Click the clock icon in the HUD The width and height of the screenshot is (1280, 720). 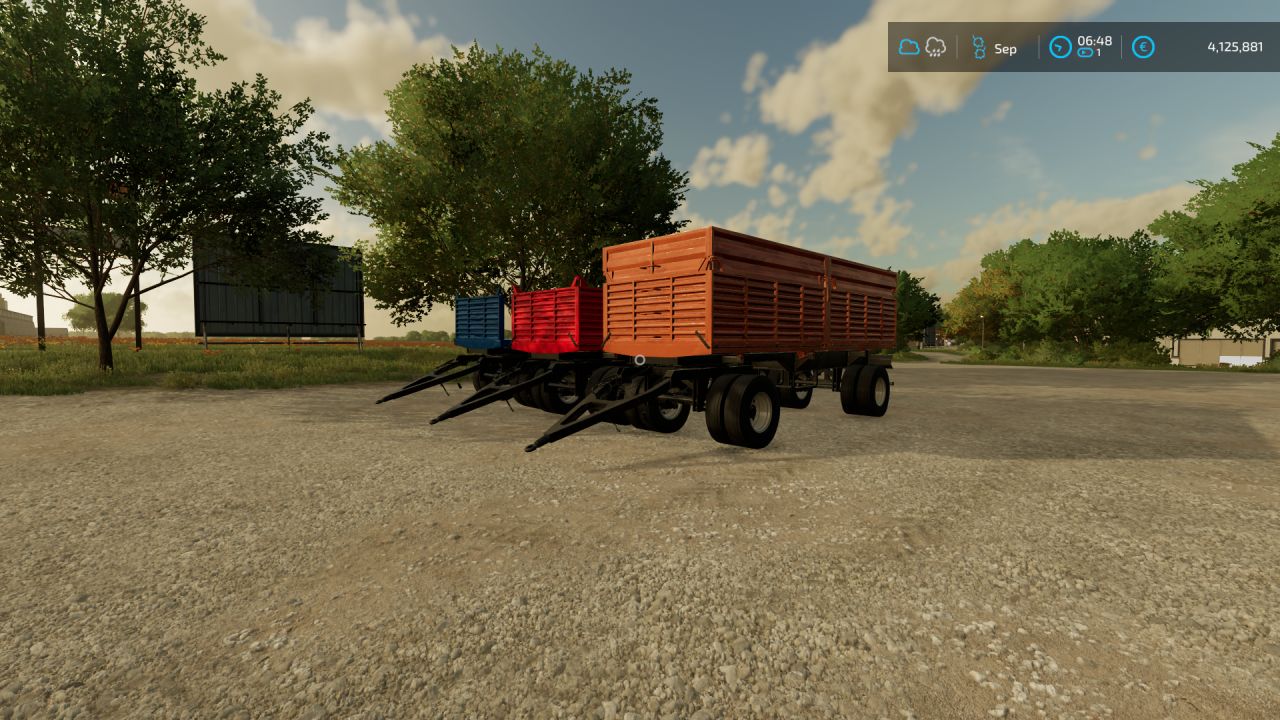[1060, 47]
